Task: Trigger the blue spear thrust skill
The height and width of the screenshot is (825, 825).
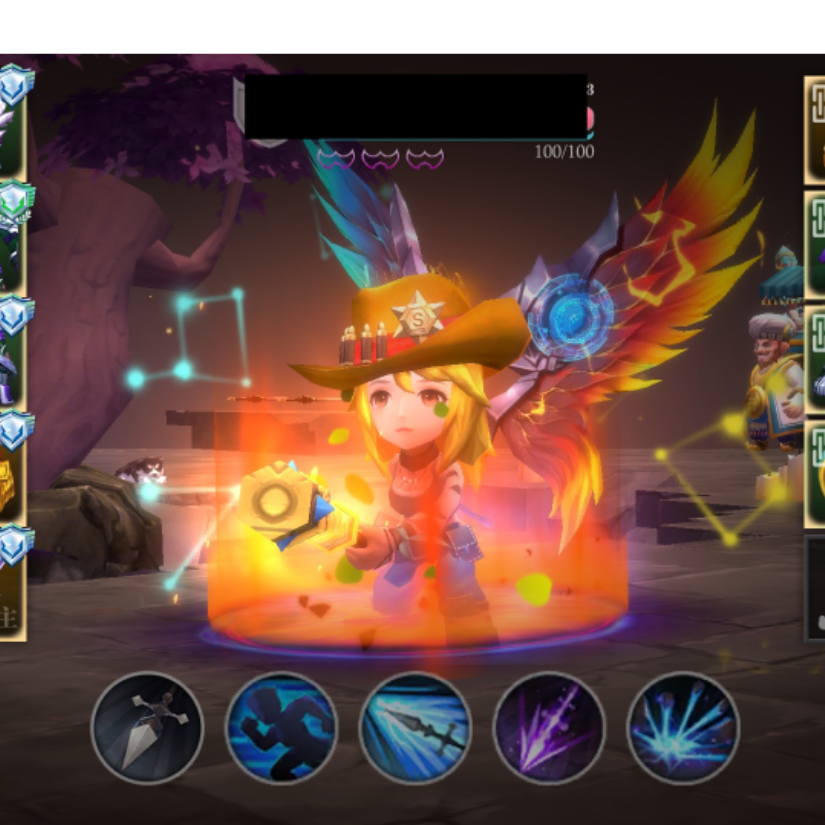Action: tap(415, 727)
